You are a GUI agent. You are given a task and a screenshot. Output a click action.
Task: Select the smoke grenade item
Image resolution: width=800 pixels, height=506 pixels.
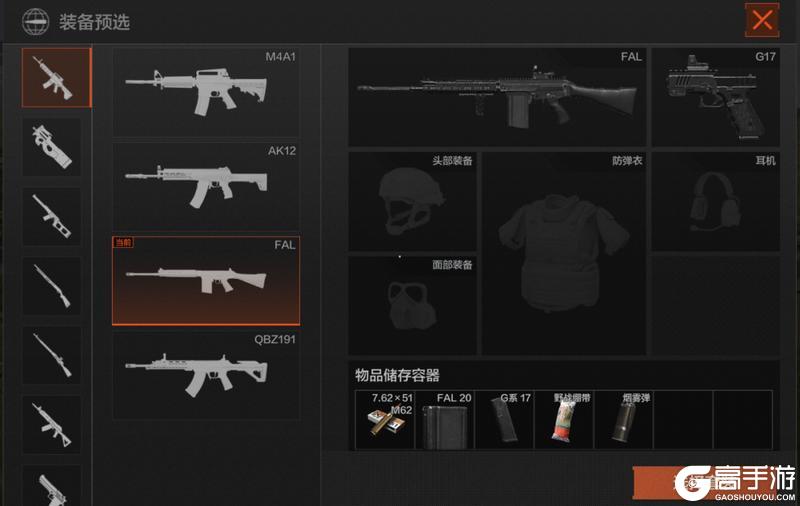tap(623, 420)
